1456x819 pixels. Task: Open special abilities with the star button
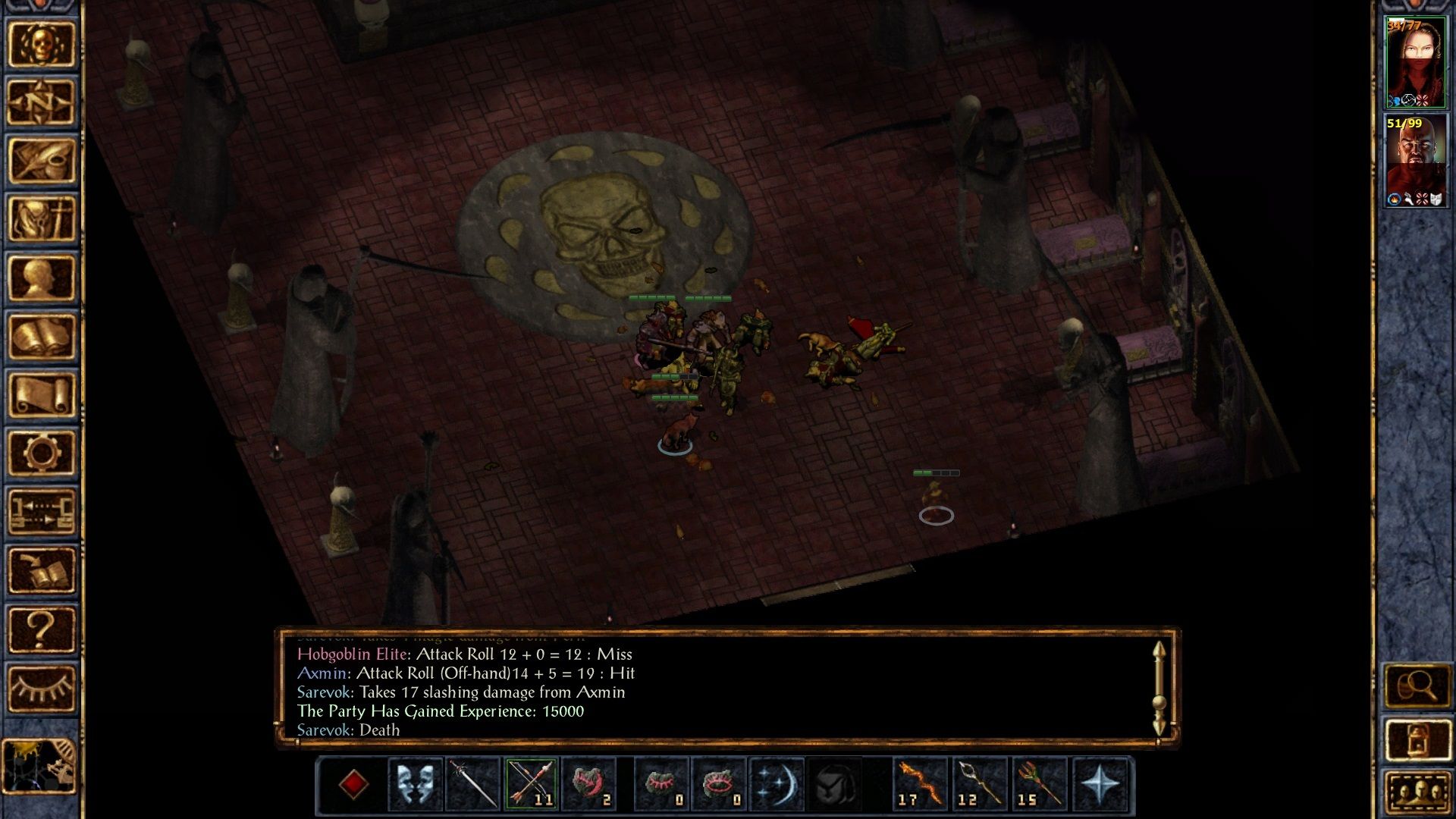pos(1100,784)
